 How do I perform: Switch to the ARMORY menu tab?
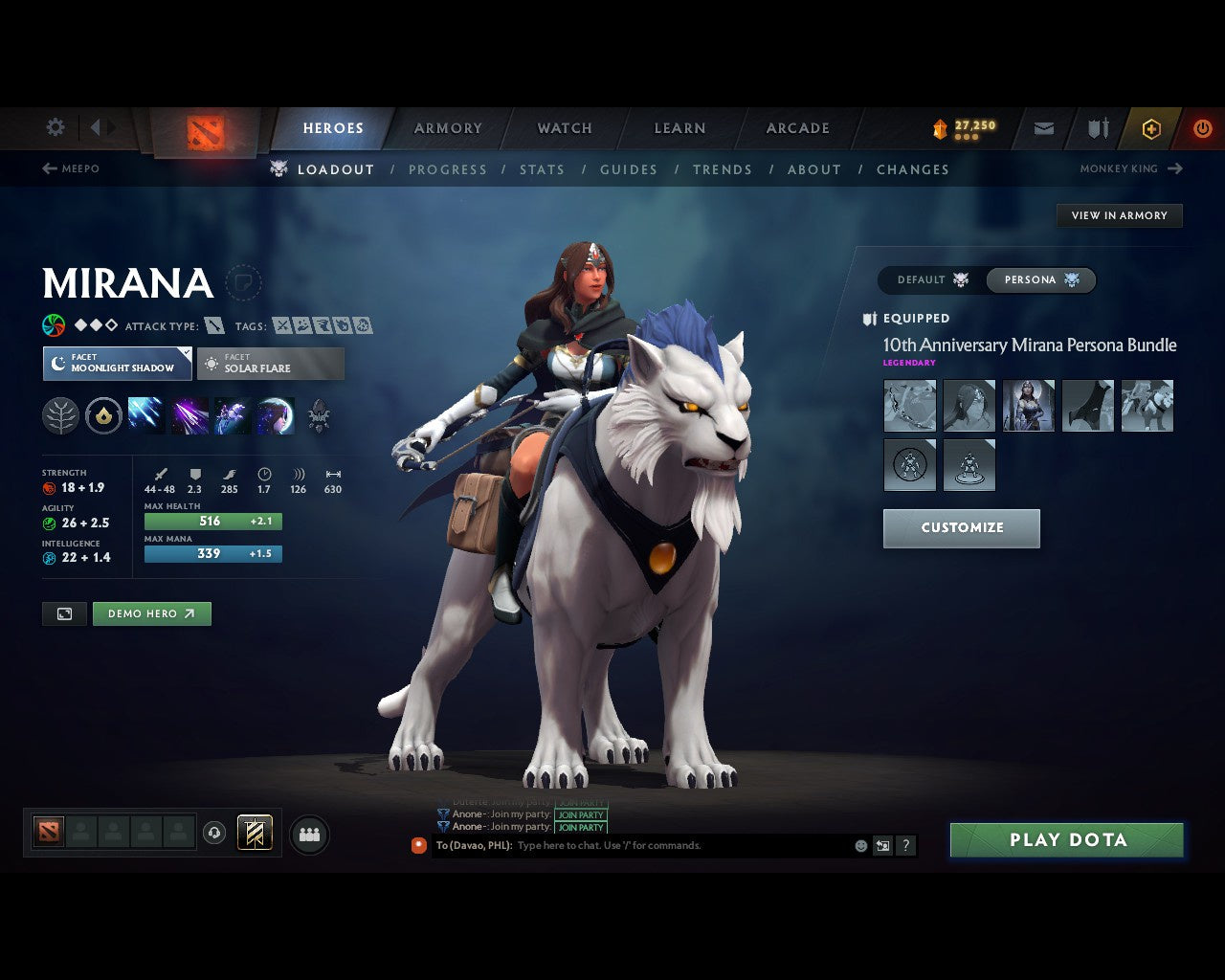[447, 127]
